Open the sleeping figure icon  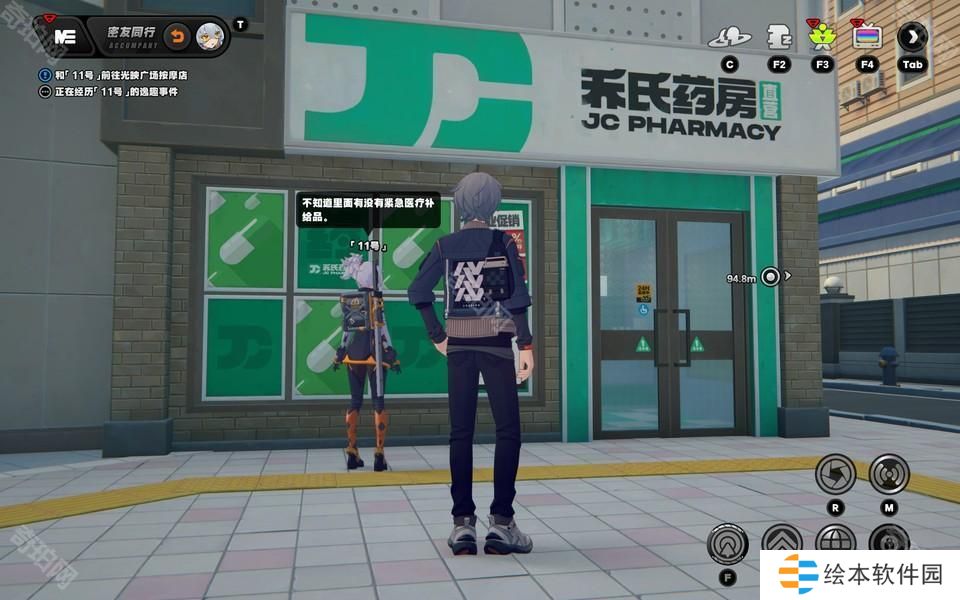click(779, 38)
